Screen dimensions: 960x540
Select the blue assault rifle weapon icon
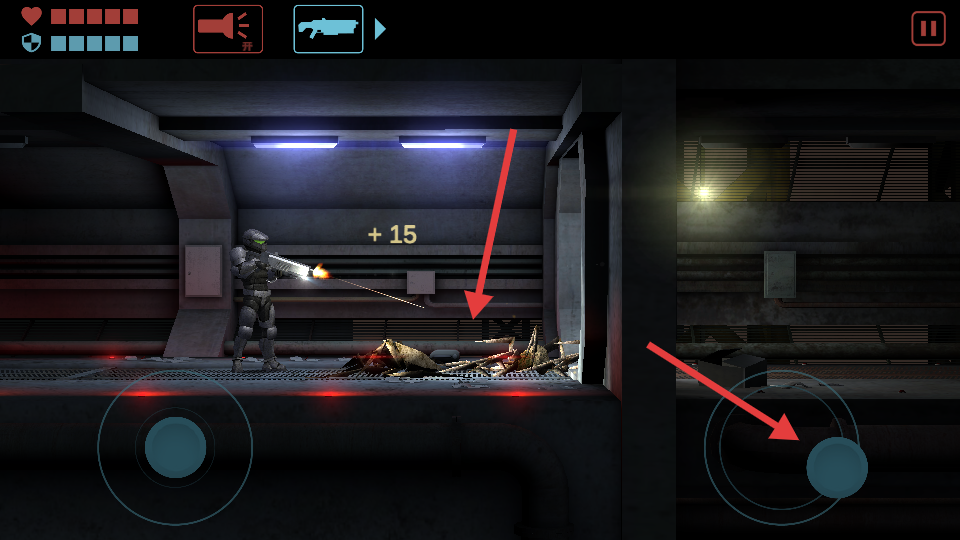pos(328,29)
